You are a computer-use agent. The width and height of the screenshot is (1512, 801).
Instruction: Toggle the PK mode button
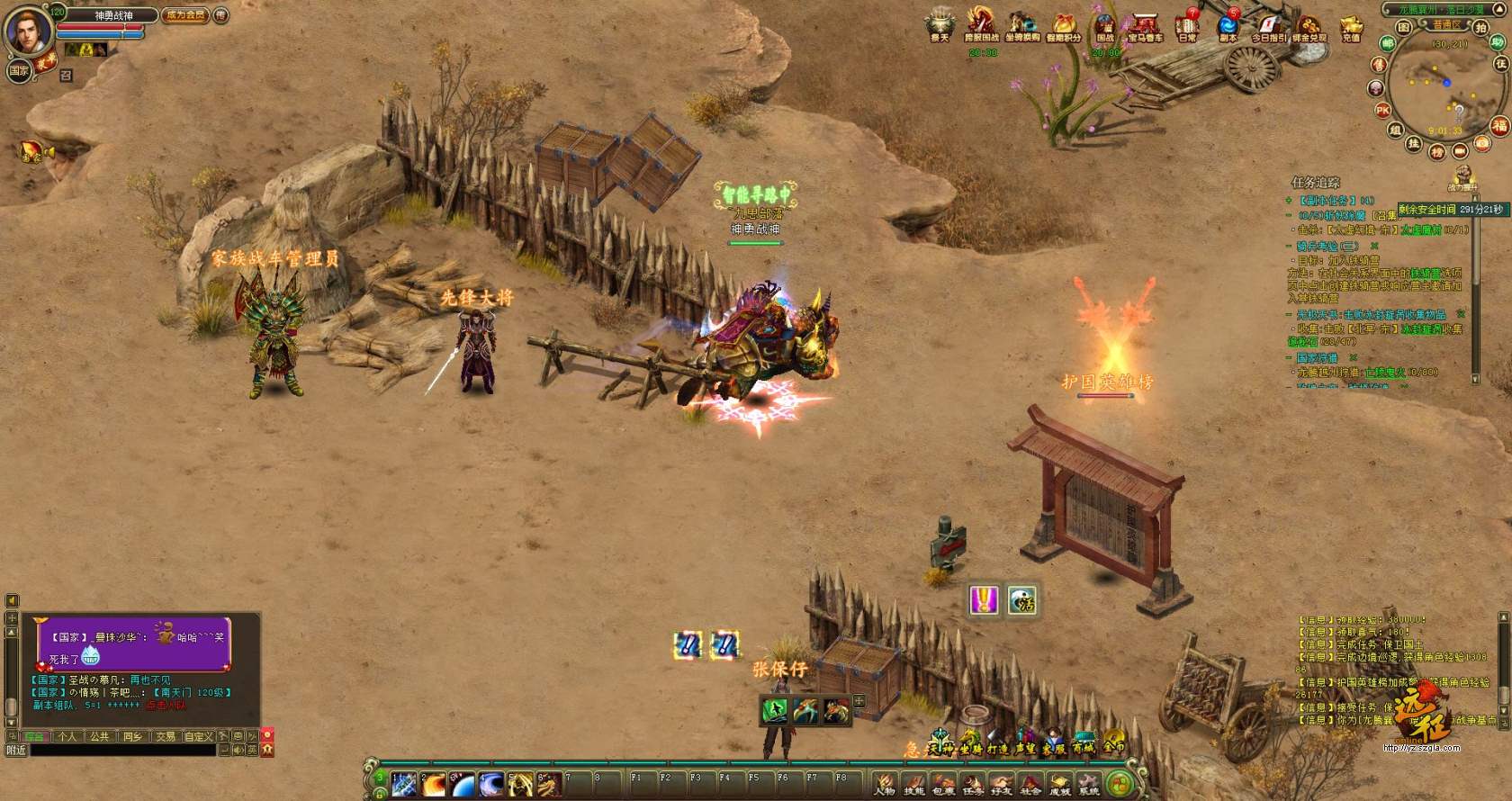coord(1383,111)
